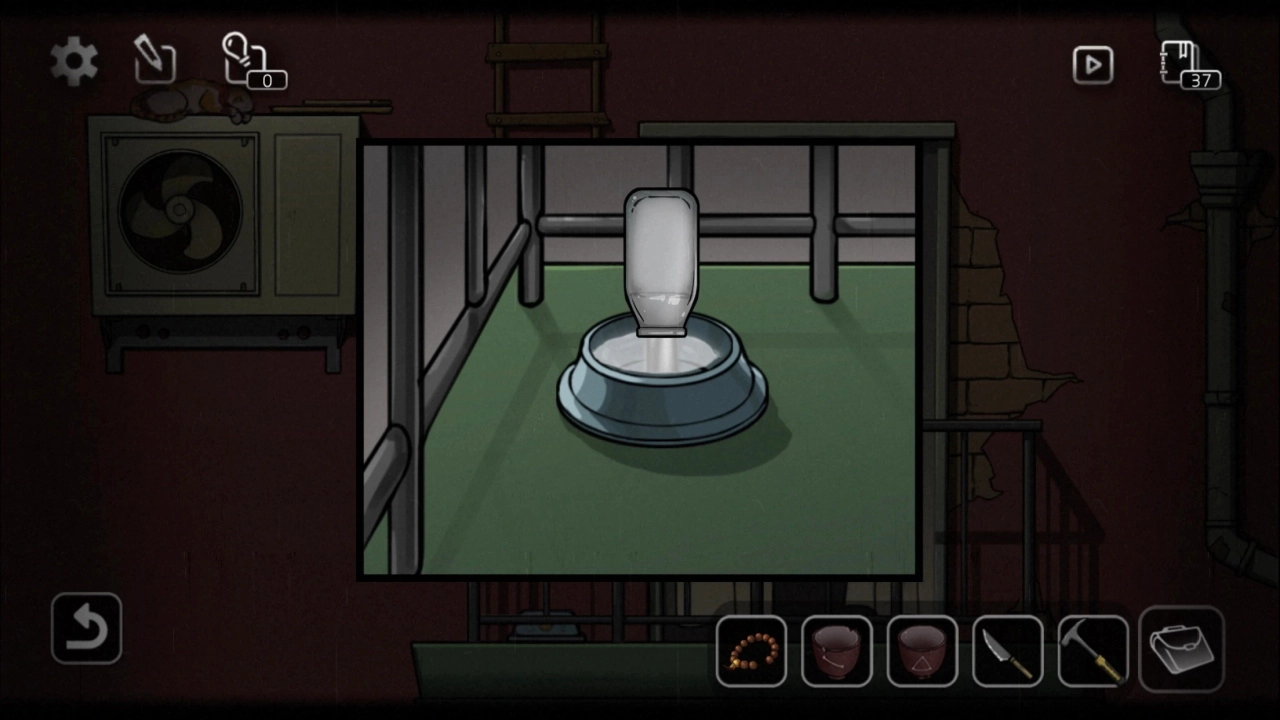The width and height of the screenshot is (1280, 720).
Task: Choose the red bowl with triangle mark
Action: point(922,652)
